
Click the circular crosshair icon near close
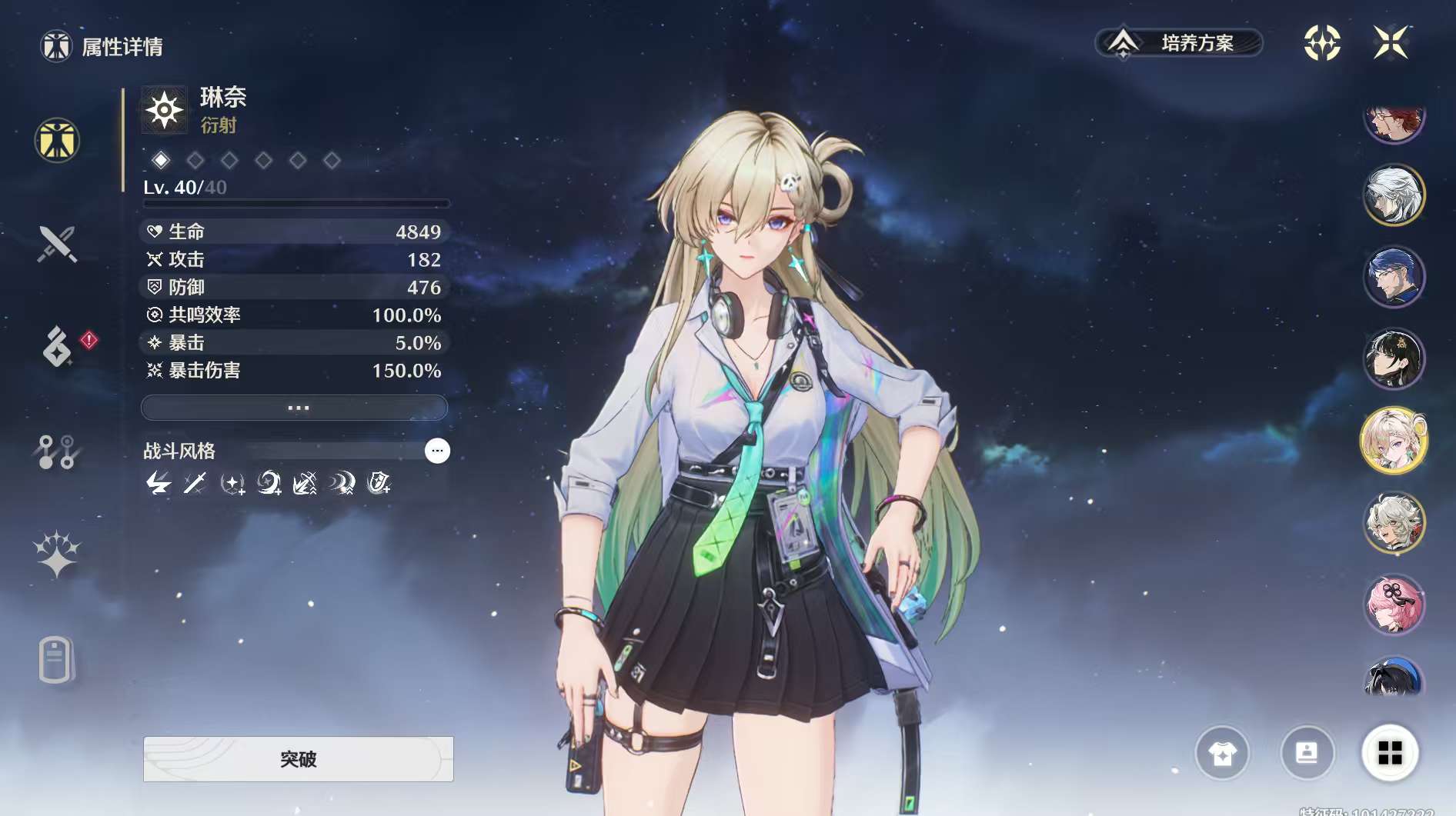[x=1322, y=43]
